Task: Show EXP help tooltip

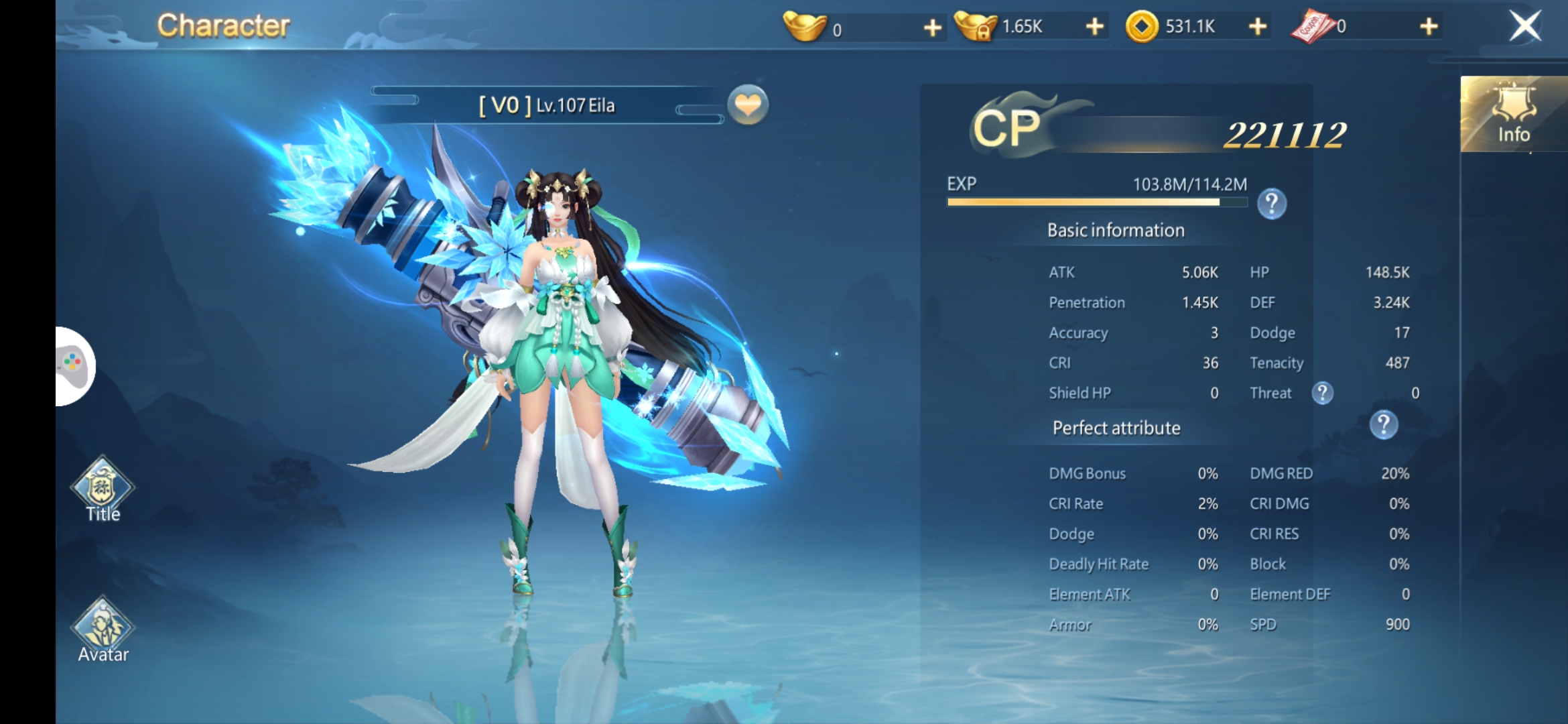Action: point(1271,203)
